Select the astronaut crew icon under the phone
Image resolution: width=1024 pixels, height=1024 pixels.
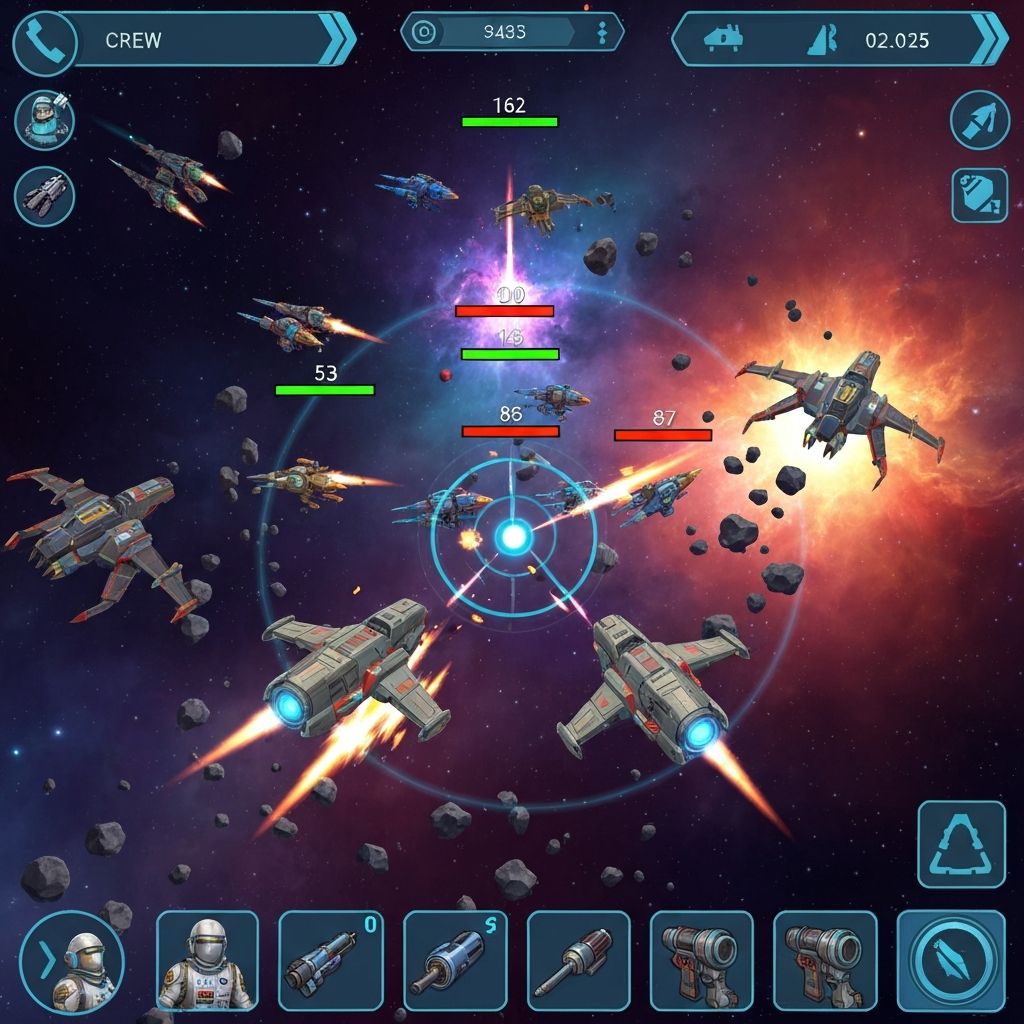45,120
